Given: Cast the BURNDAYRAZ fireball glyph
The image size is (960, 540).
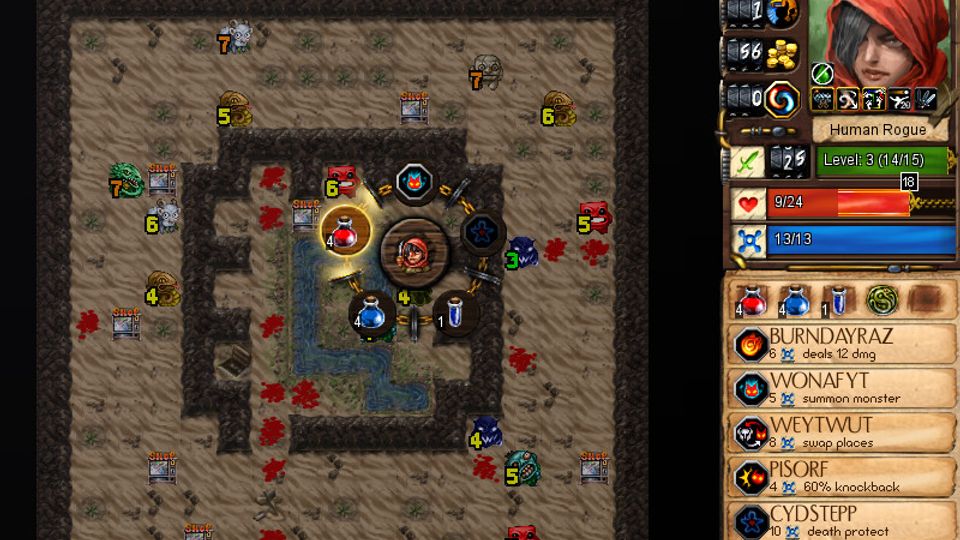Looking at the screenshot, I should 840,345.
